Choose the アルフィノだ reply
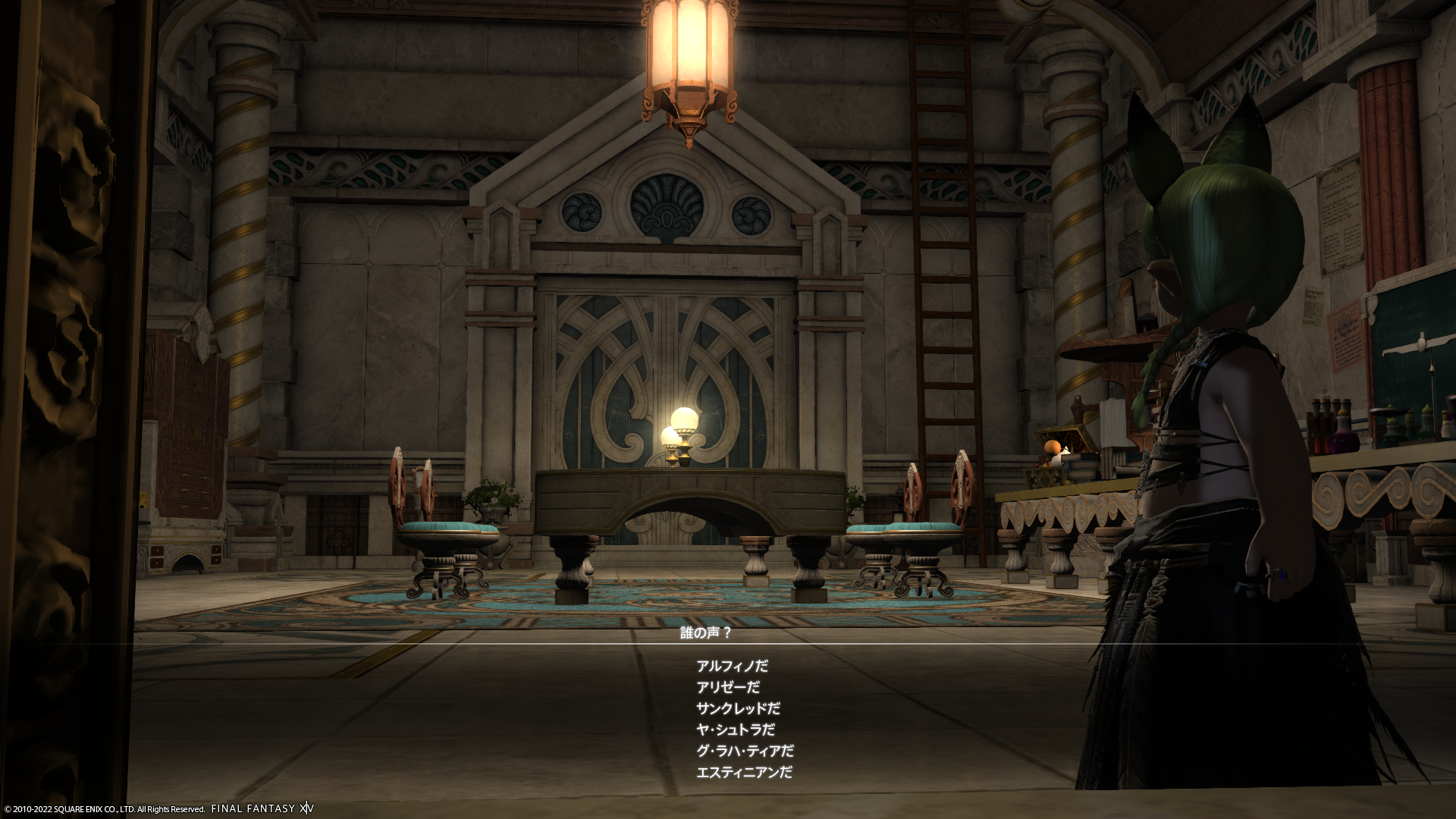Viewport: 1456px width, 819px height. [x=732, y=667]
